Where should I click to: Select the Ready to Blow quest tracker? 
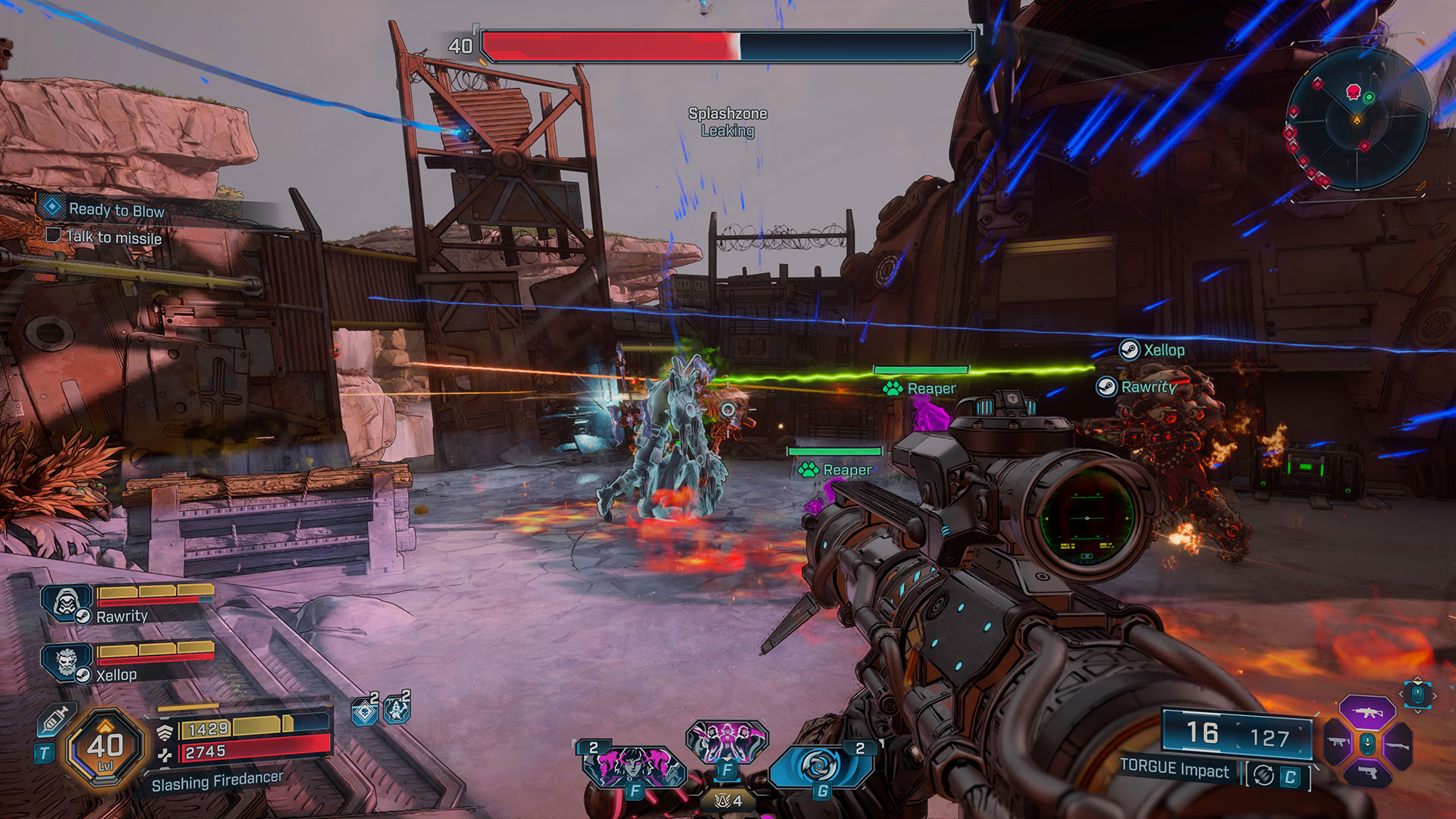[x=116, y=209]
